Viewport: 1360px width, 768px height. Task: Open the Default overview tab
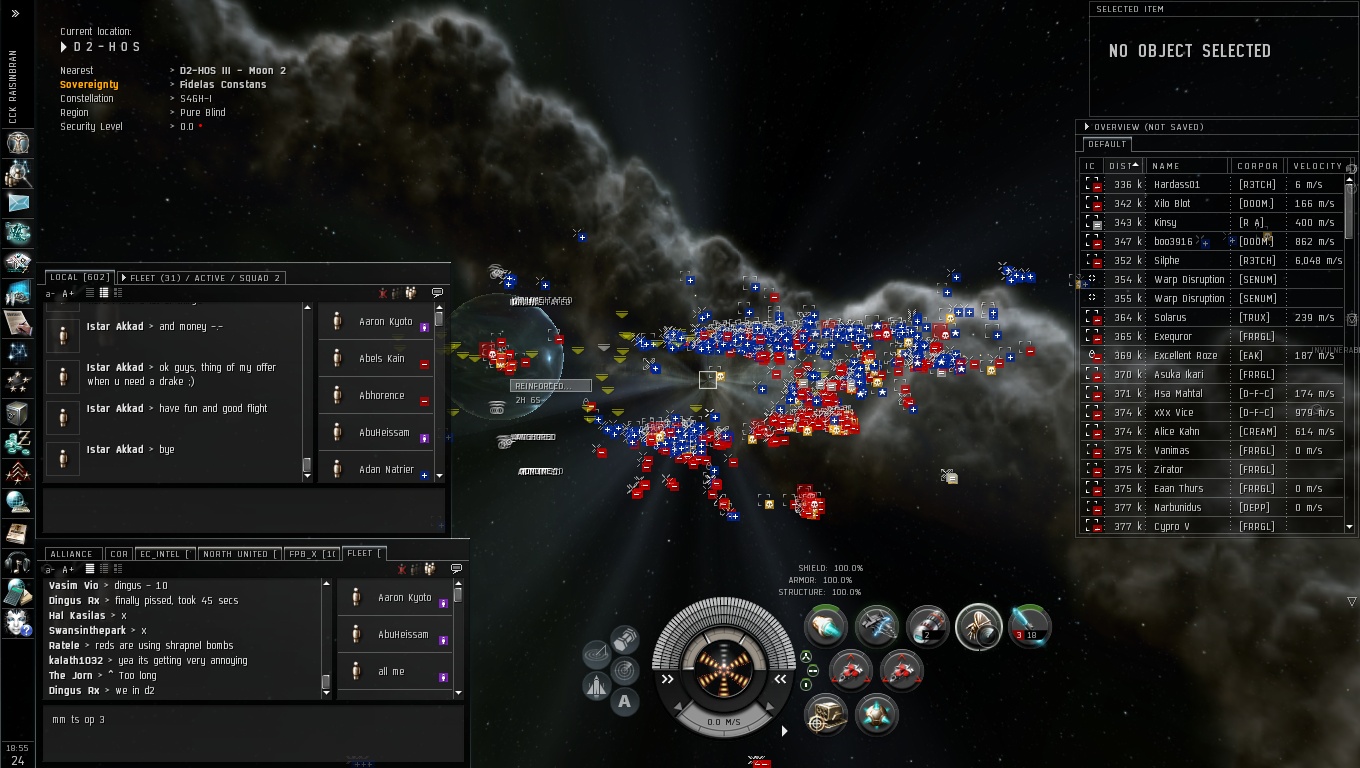pyautogui.click(x=1107, y=144)
